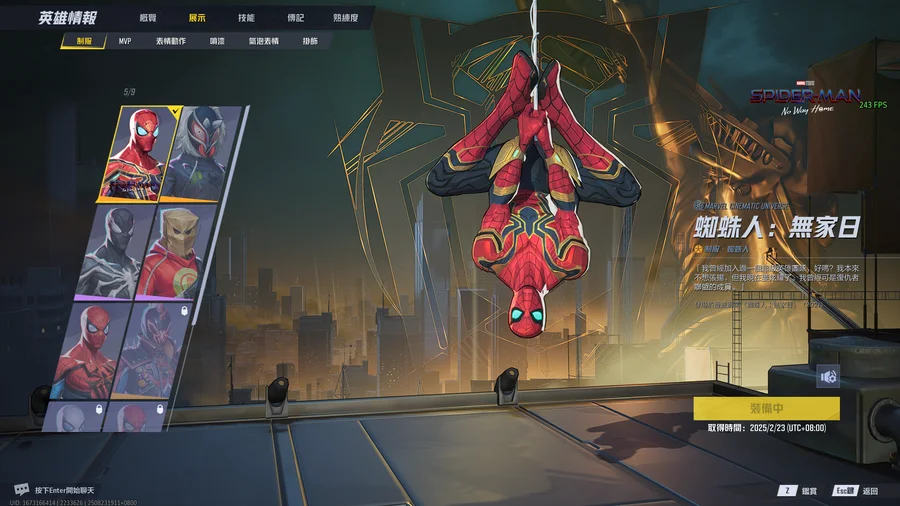This screenshot has height=506, width=900.
Task: Open the 概覽 overview tab
Action: pyautogui.click(x=148, y=18)
